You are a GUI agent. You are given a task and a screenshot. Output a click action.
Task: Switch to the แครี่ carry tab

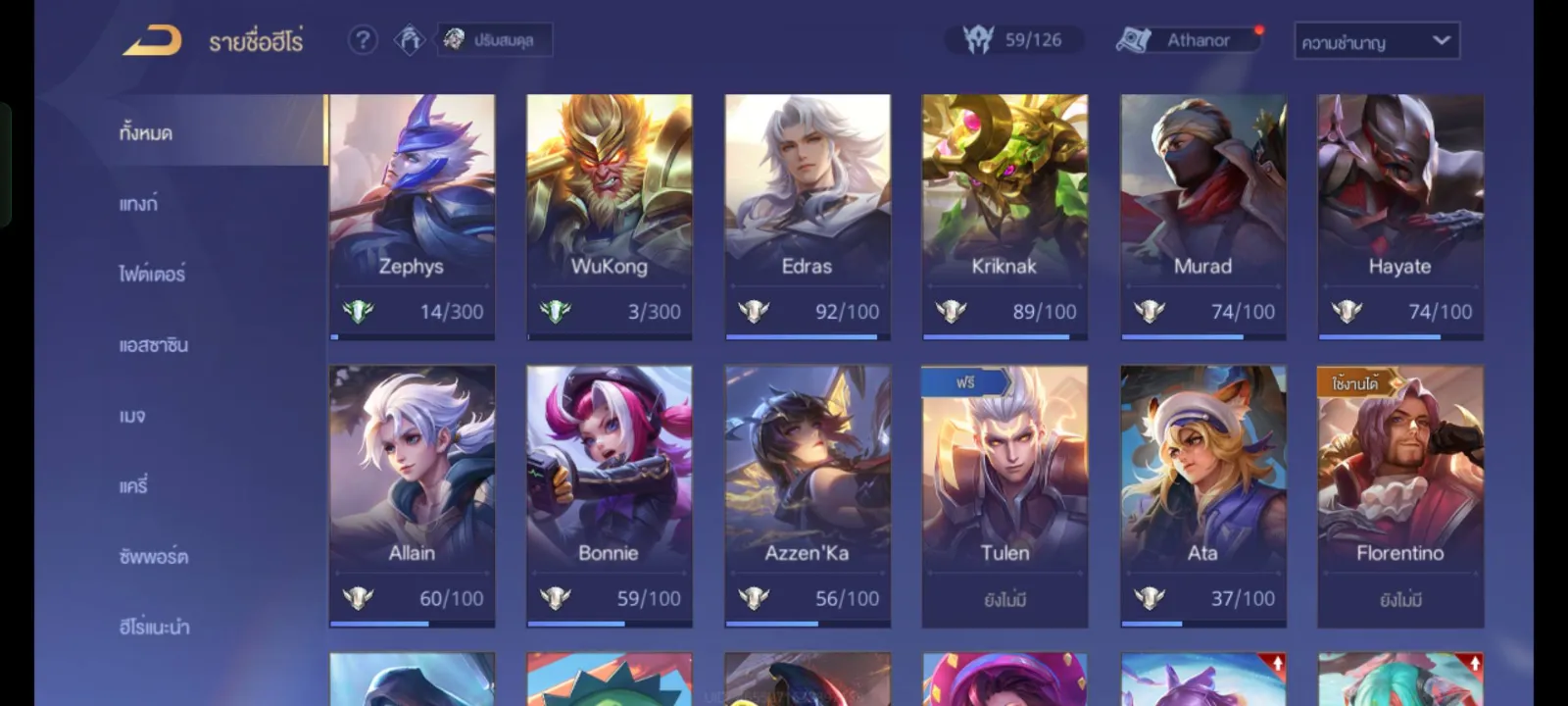[x=133, y=486]
